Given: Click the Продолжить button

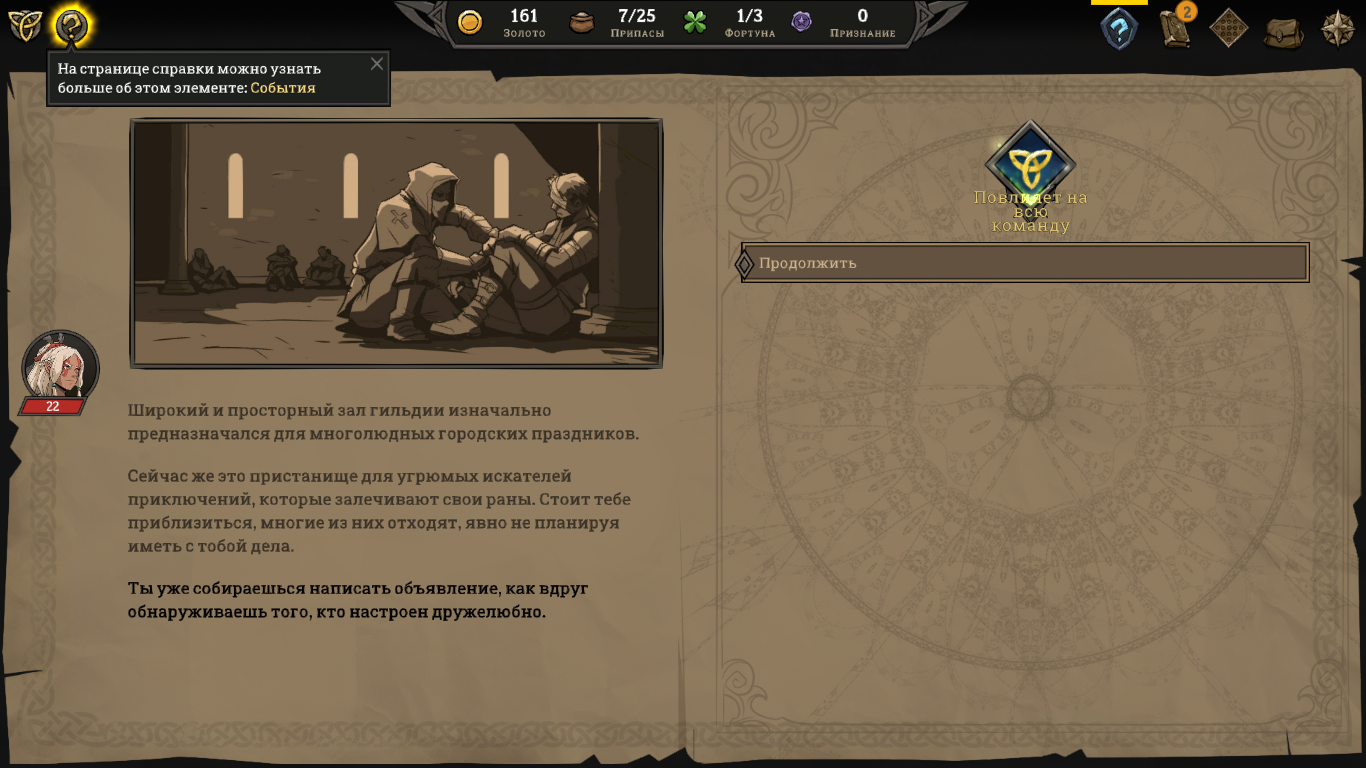Looking at the screenshot, I should coord(1025,263).
